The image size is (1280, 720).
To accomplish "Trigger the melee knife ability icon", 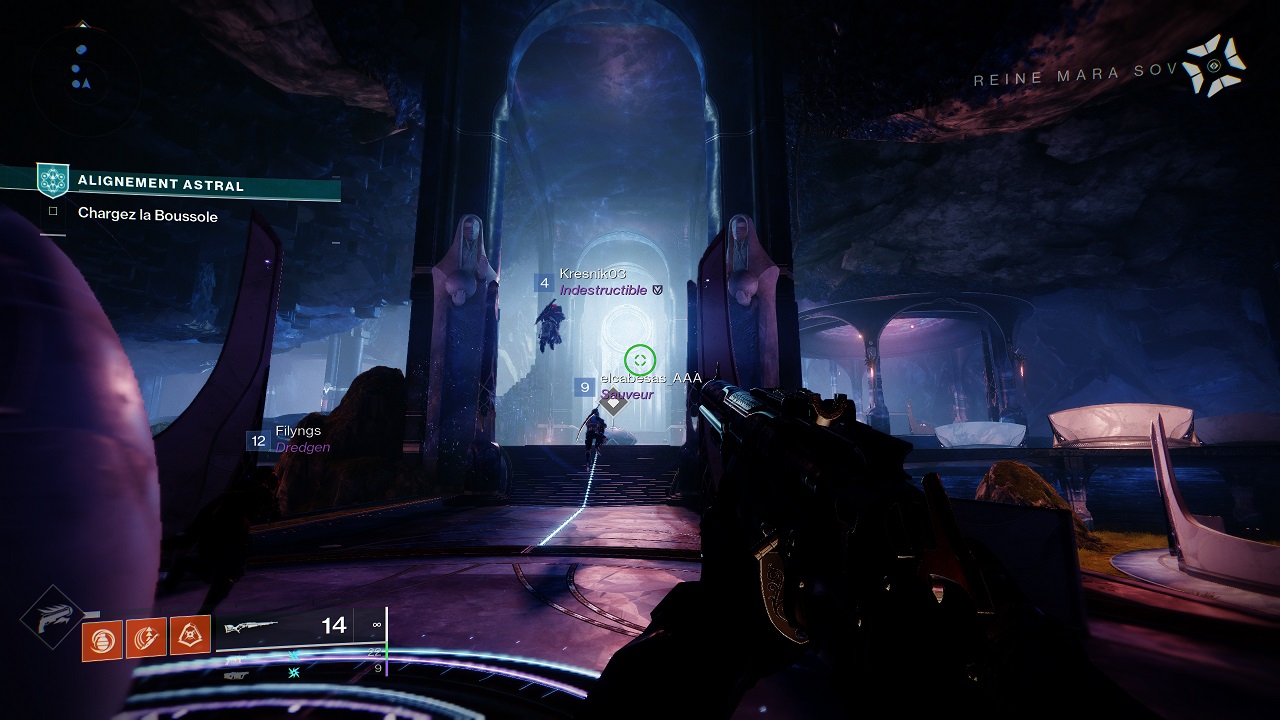I will tap(146, 637).
